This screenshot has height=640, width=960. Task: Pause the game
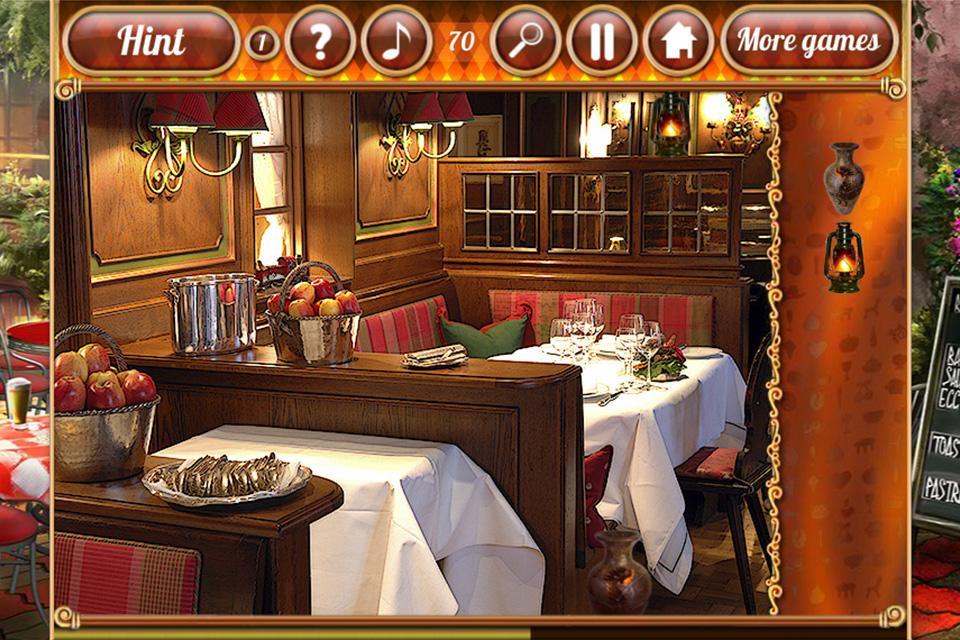[602, 41]
